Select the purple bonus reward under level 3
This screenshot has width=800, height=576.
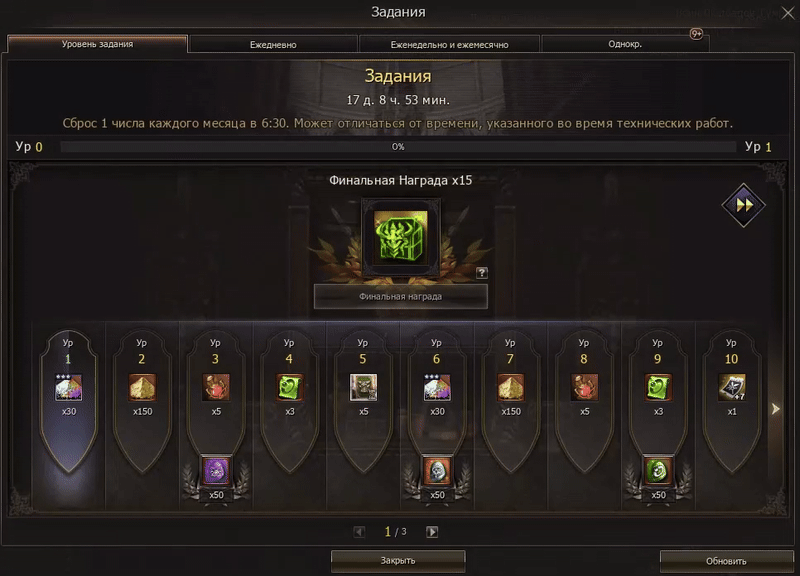(216, 470)
